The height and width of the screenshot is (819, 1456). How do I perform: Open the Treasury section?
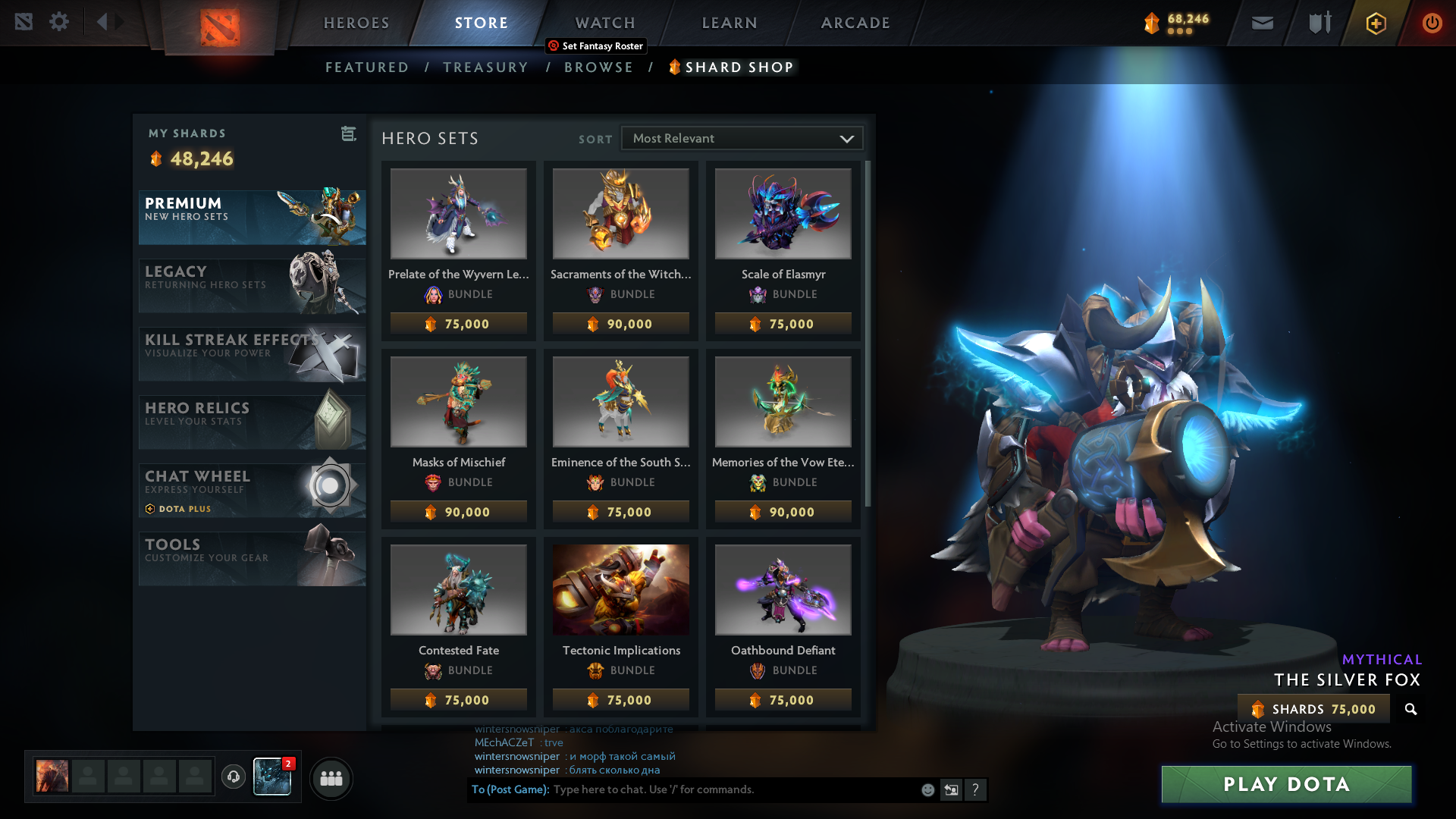[485, 67]
